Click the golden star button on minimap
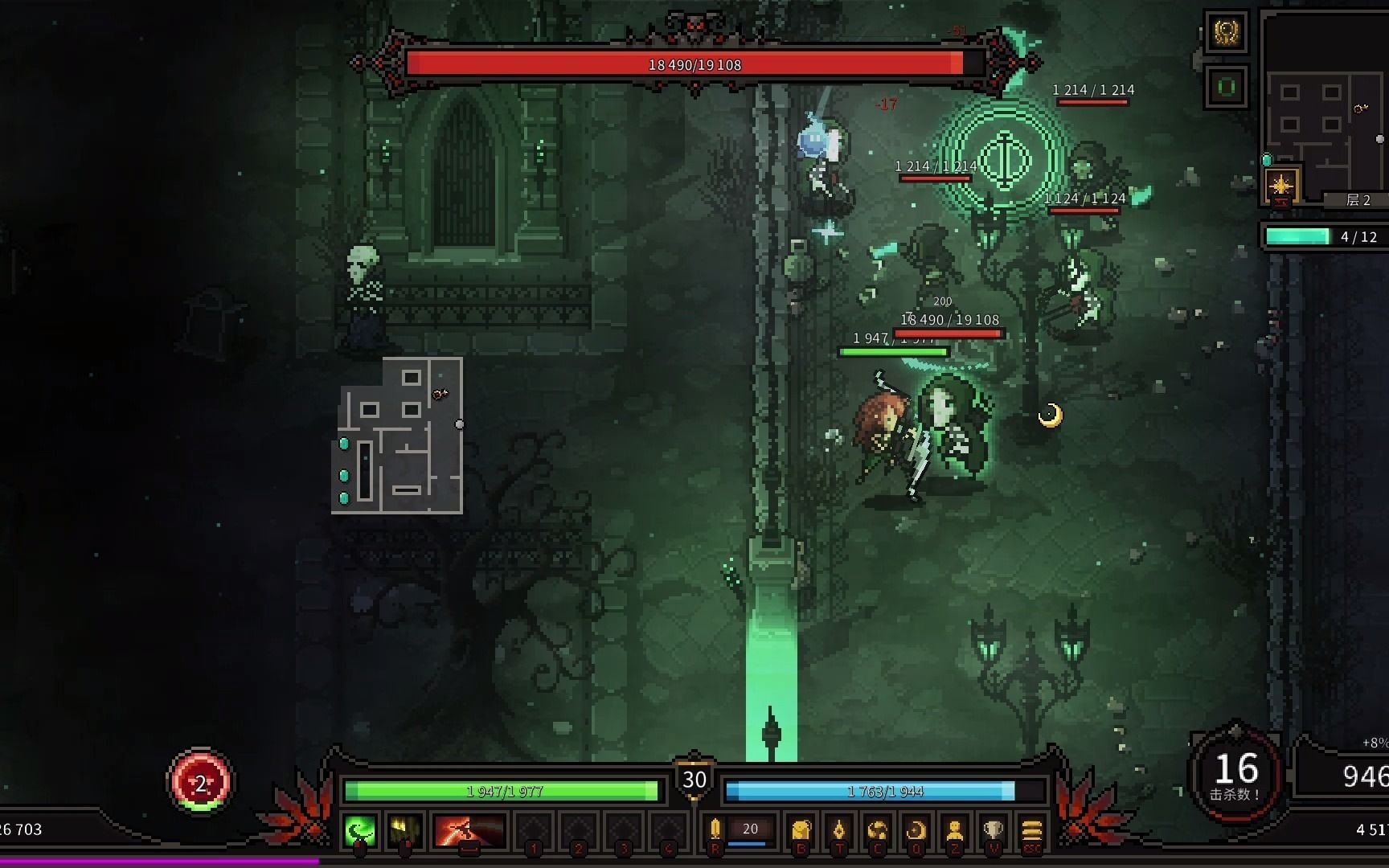This screenshot has width=1389, height=868. coord(1280,186)
